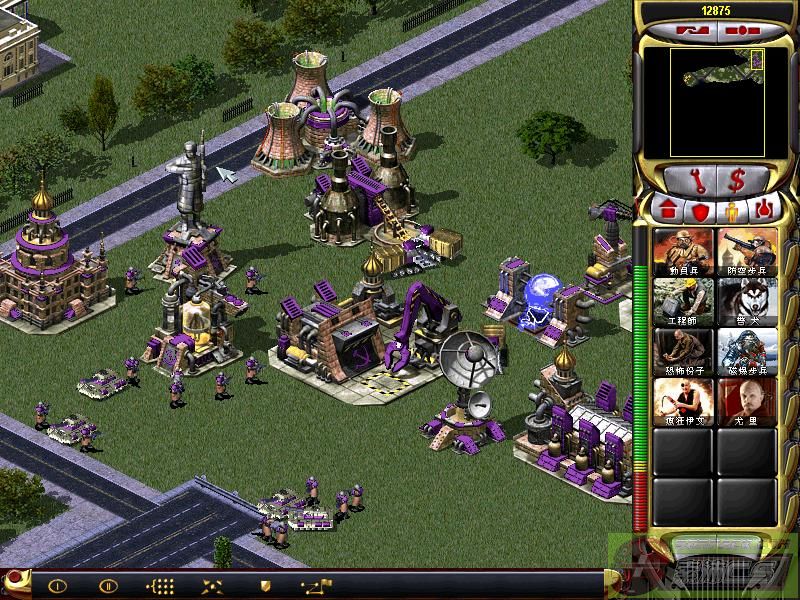This screenshot has height=600, width=800.
Task: Activate the gold shield guard command
Action: click(x=265, y=586)
